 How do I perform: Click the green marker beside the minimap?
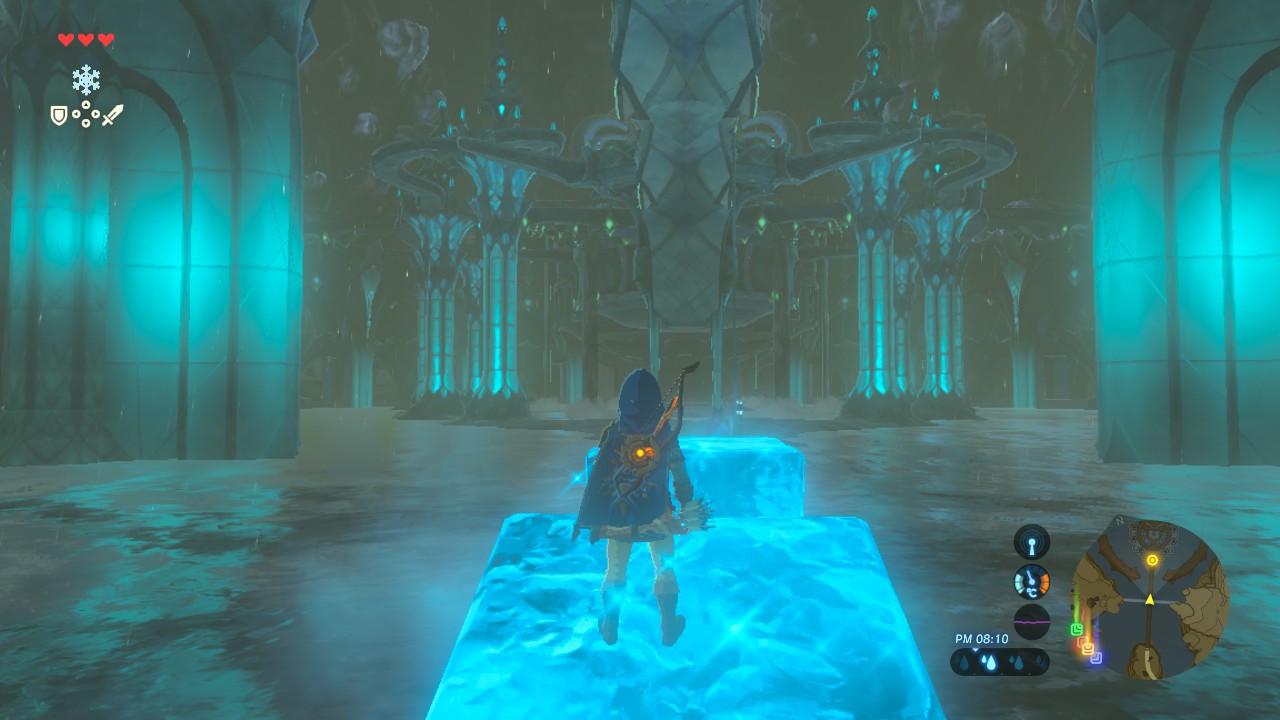pos(1076,630)
